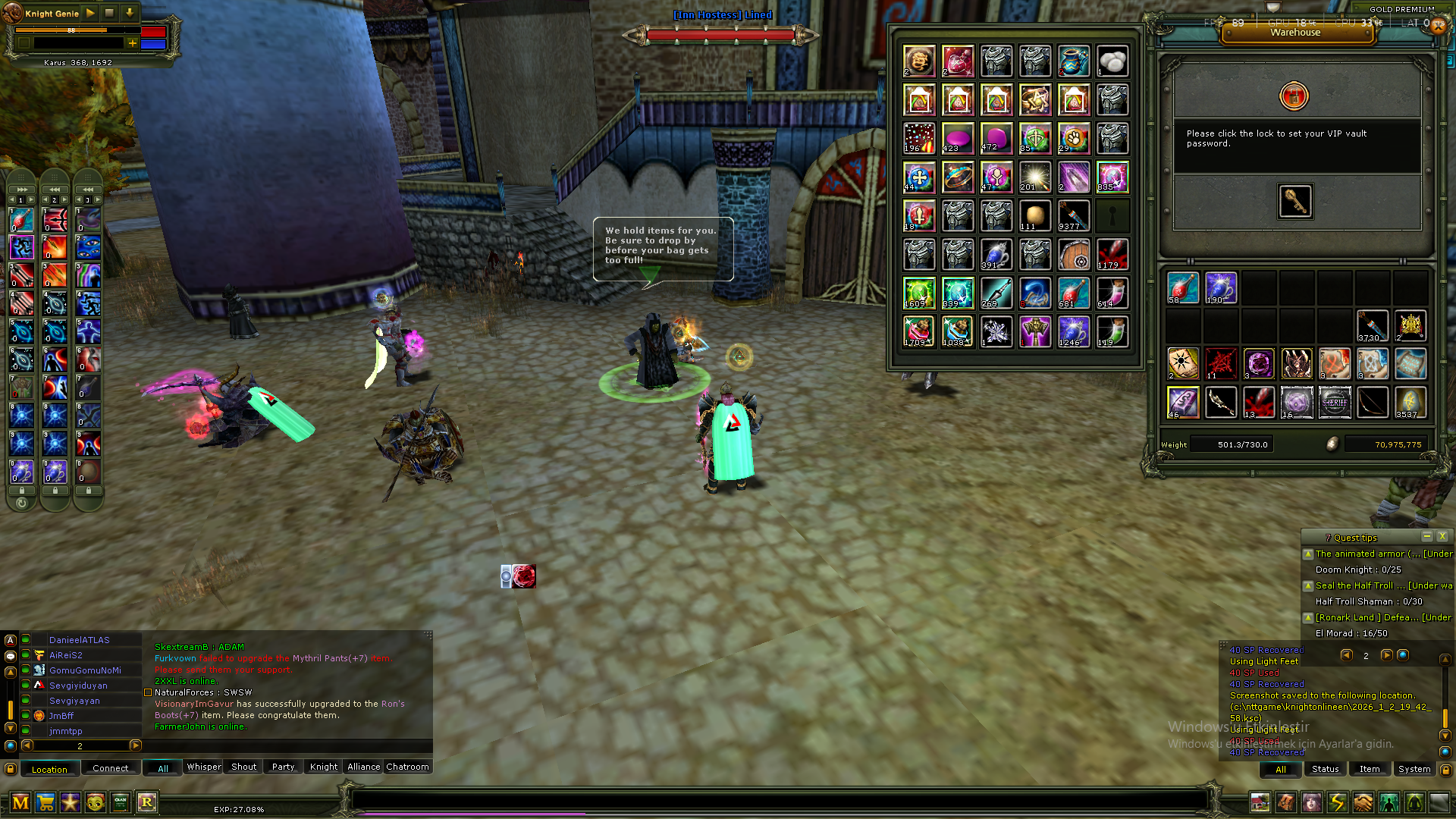
Task: Select the Connect tab in player list
Action: tap(110, 769)
